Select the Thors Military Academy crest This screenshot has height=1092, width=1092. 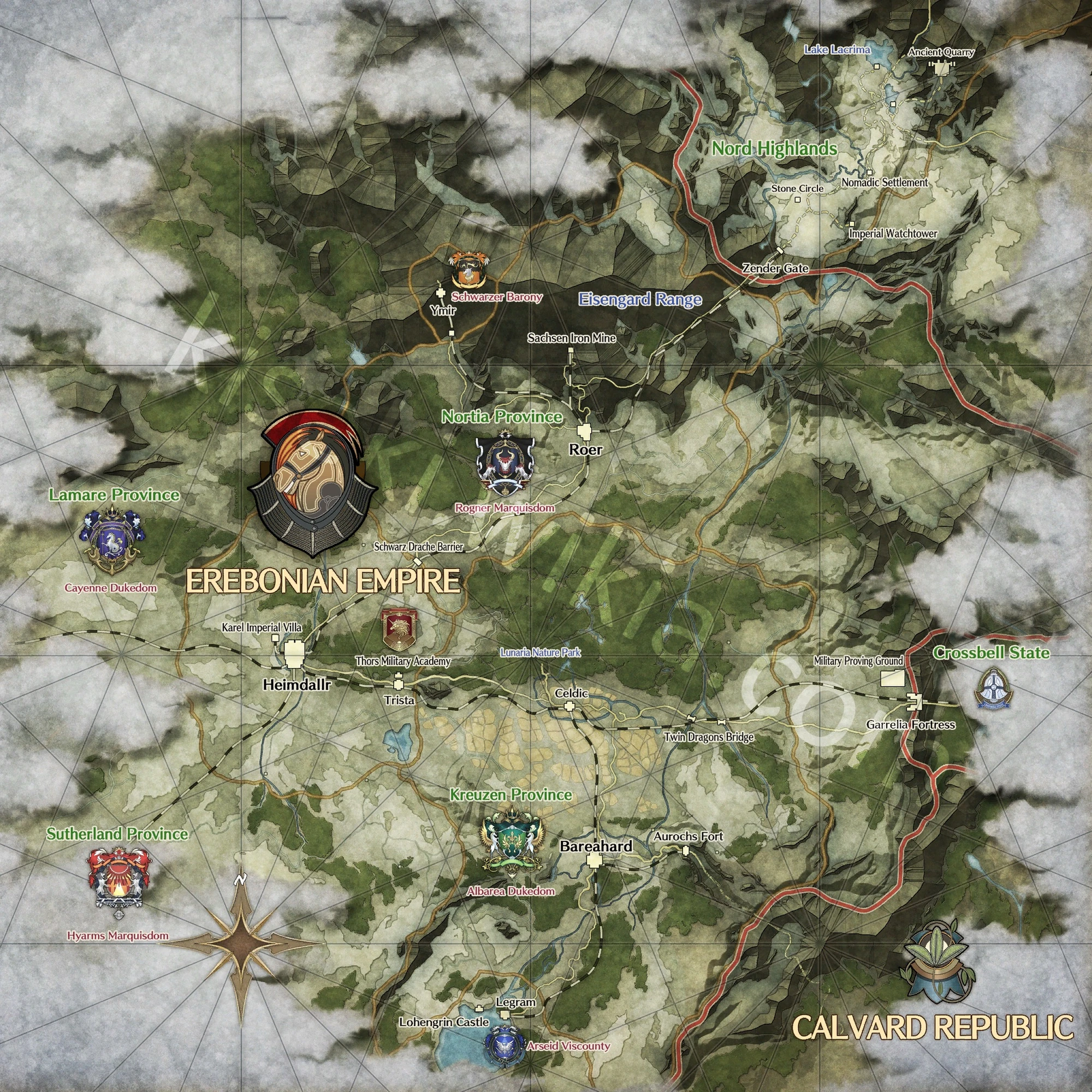click(x=399, y=629)
